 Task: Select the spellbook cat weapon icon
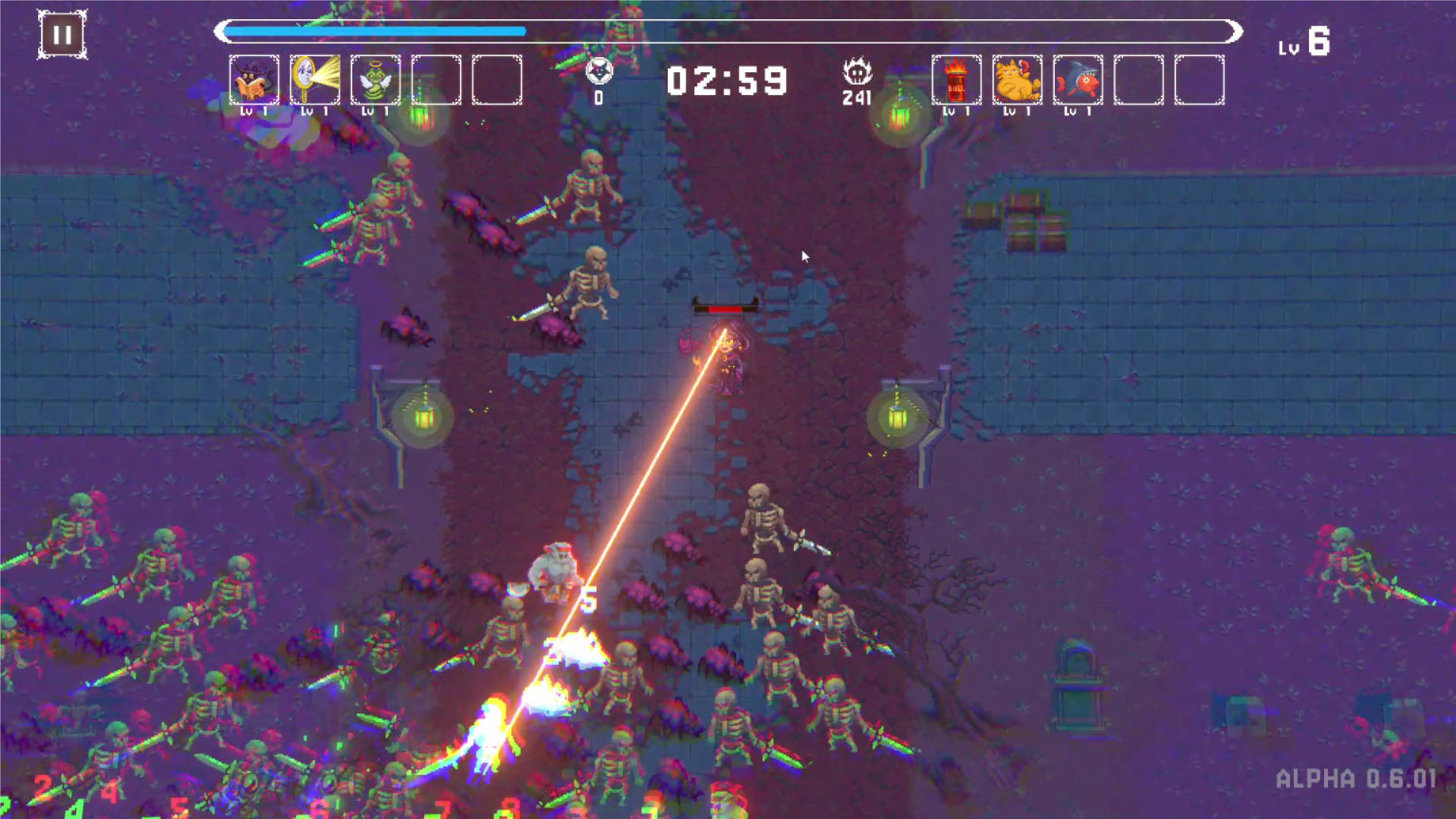point(256,81)
